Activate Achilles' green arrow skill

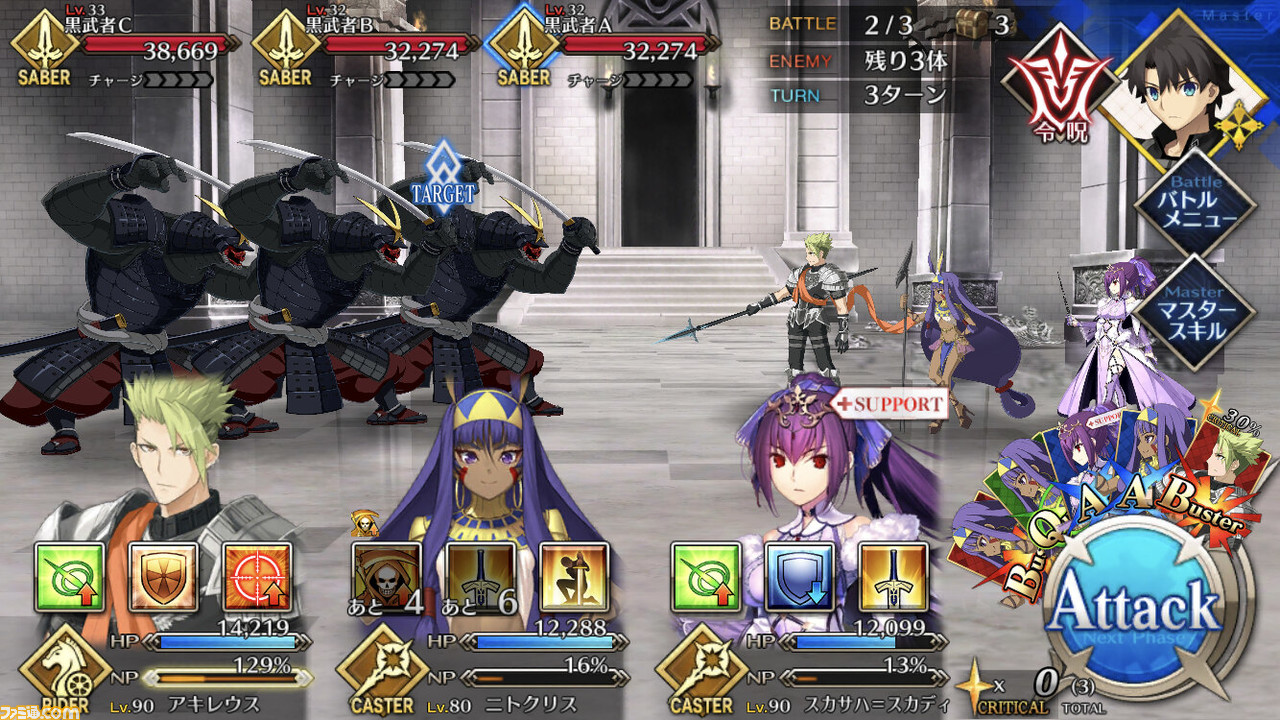tap(70, 577)
